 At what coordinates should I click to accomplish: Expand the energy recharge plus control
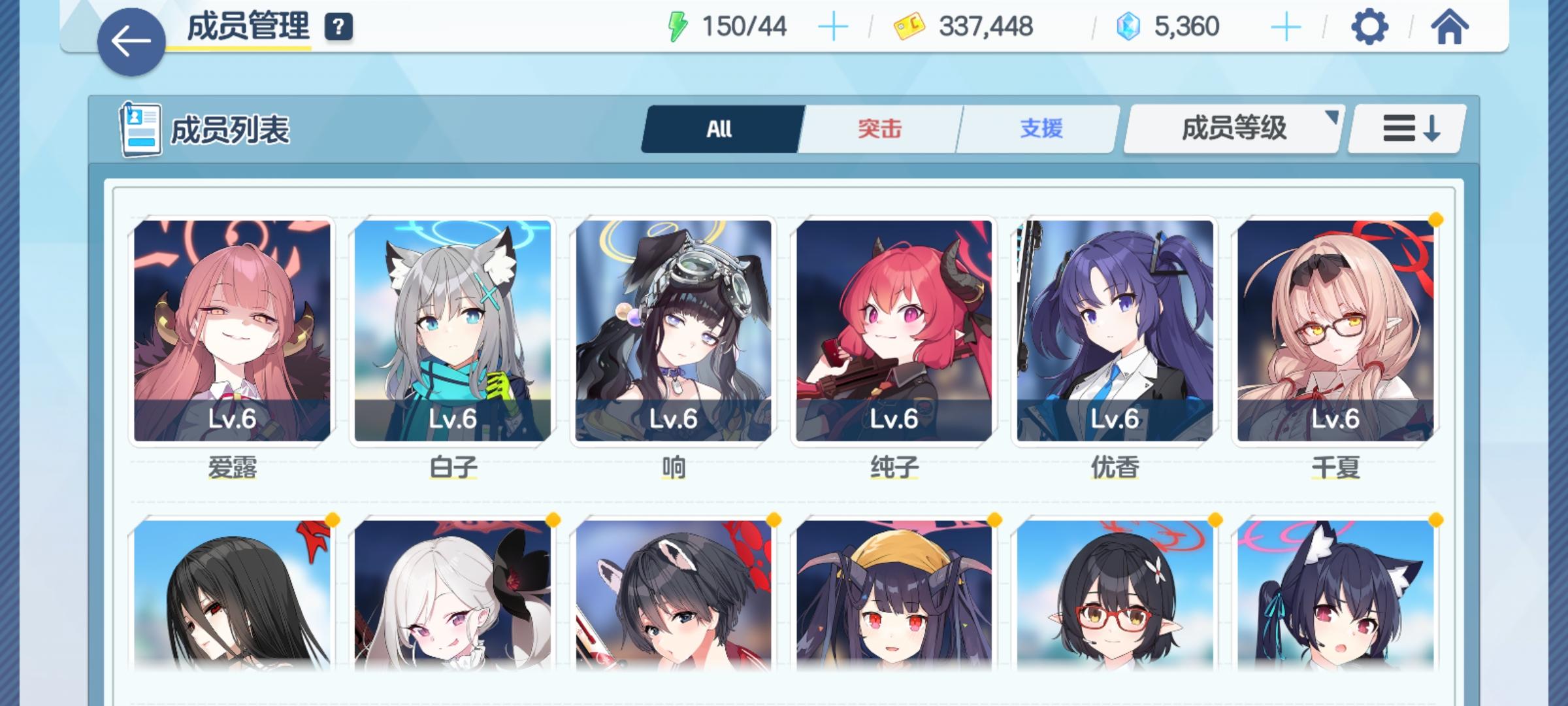(832, 26)
